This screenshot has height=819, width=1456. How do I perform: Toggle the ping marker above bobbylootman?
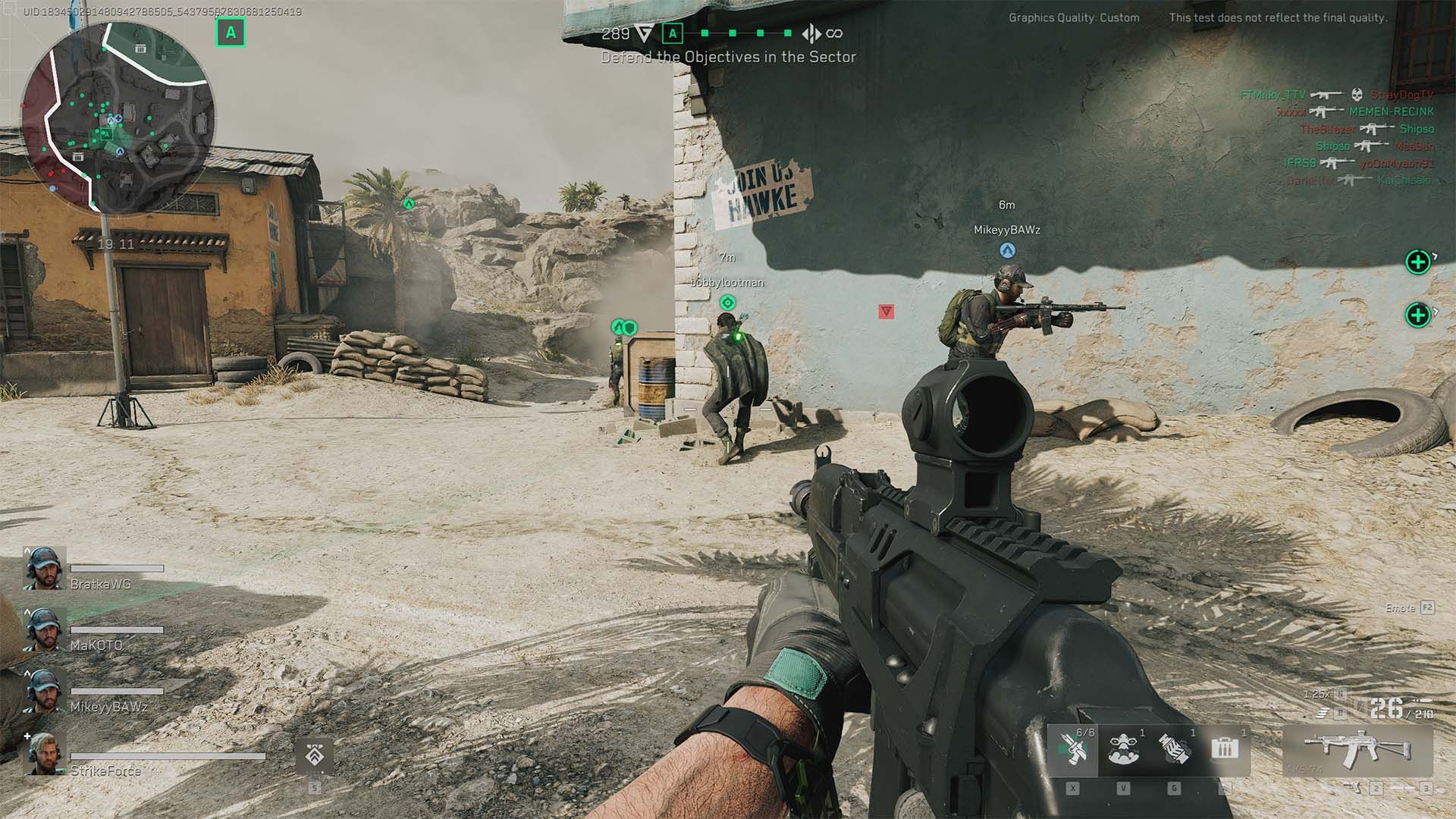click(726, 302)
